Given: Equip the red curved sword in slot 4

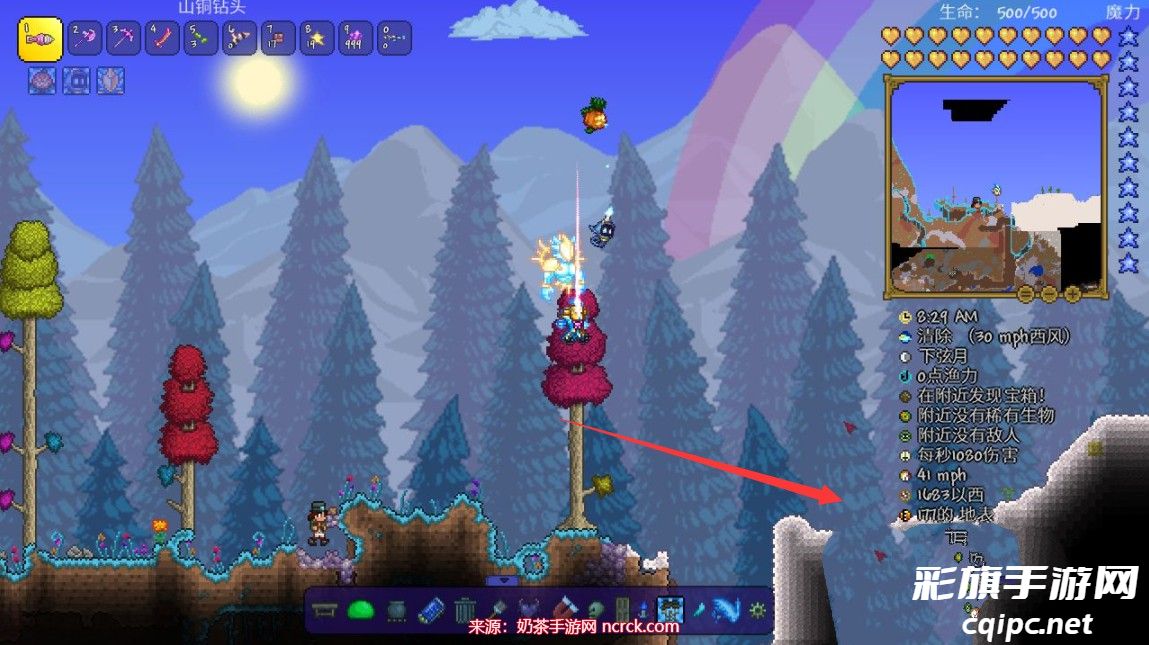Looking at the screenshot, I should pos(163,39).
